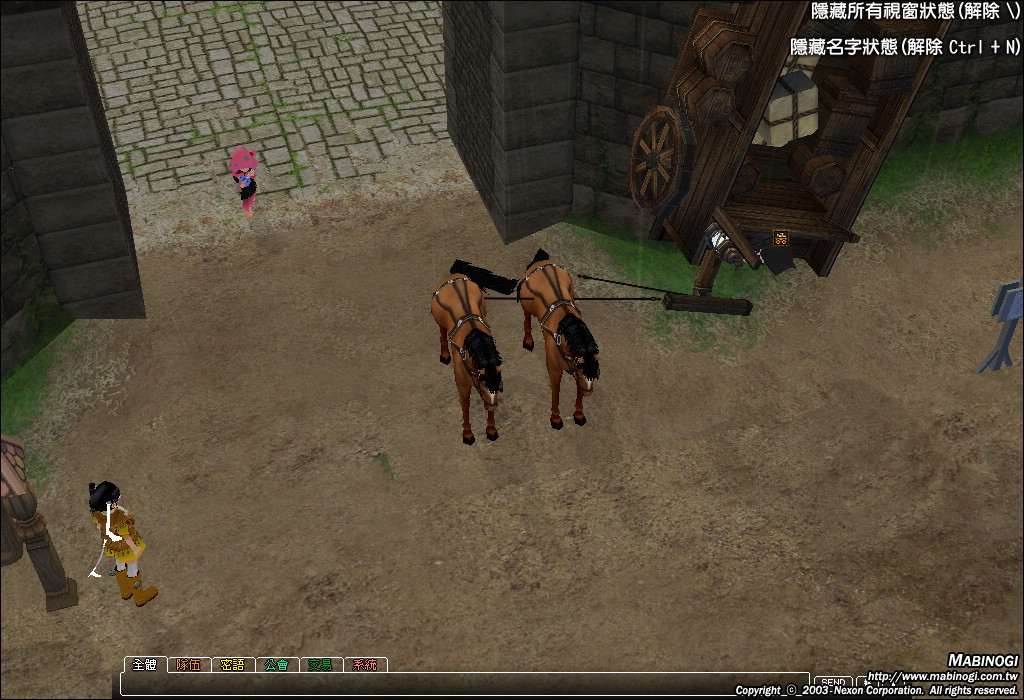The image size is (1024, 700).
Task: Select the 密語 whisper chat tab
Action: [x=233, y=664]
